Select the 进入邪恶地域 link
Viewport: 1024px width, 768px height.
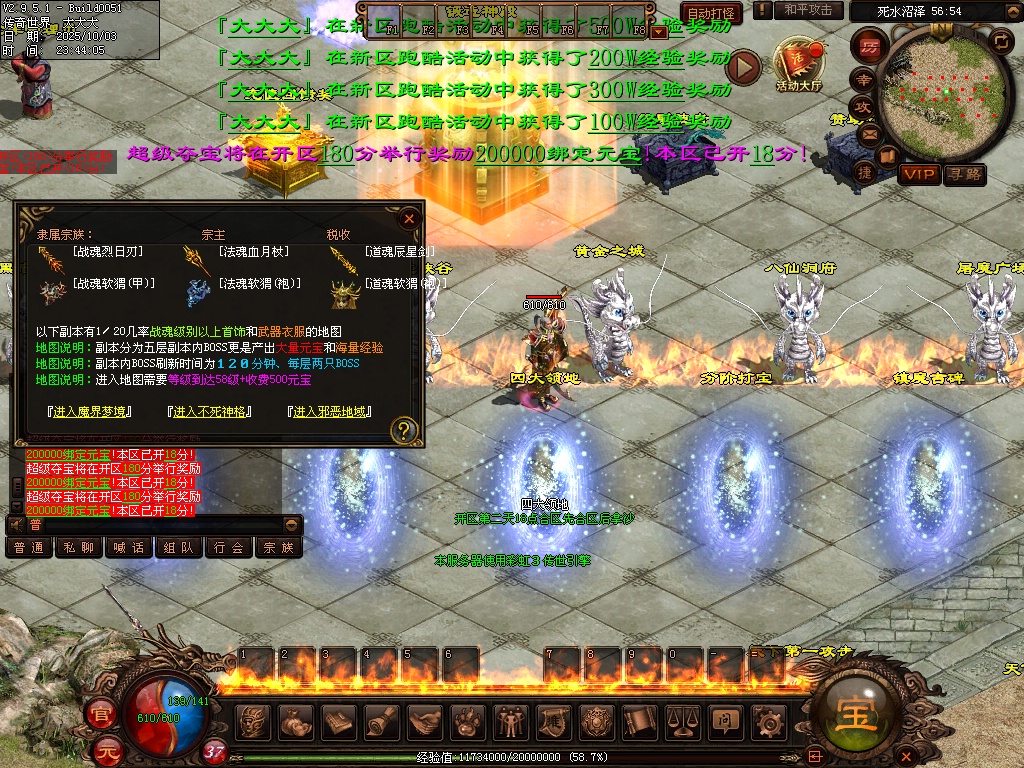click(x=329, y=411)
